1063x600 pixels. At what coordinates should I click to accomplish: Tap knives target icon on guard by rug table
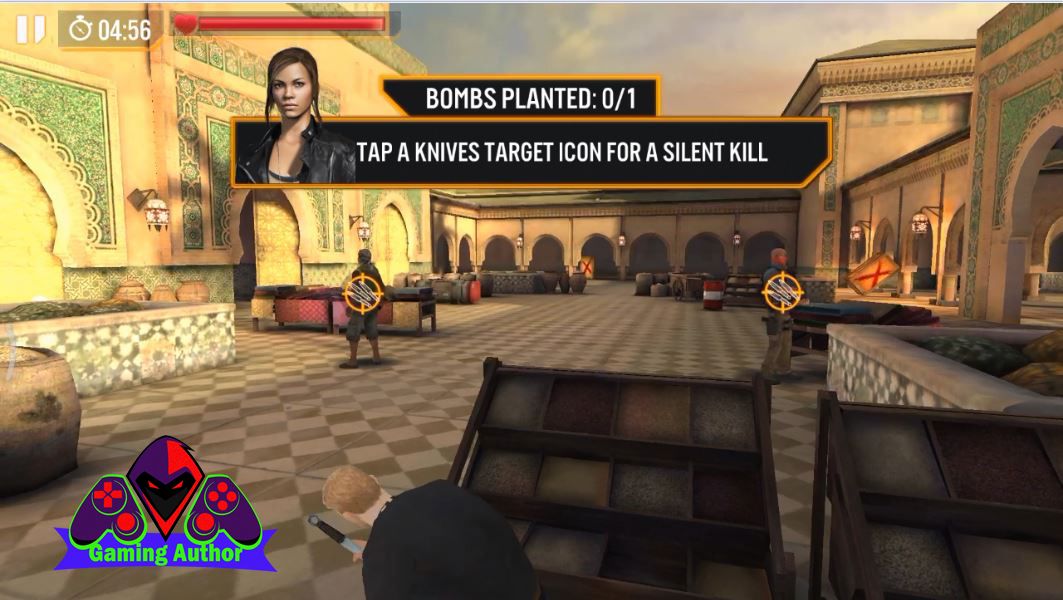[360, 292]
